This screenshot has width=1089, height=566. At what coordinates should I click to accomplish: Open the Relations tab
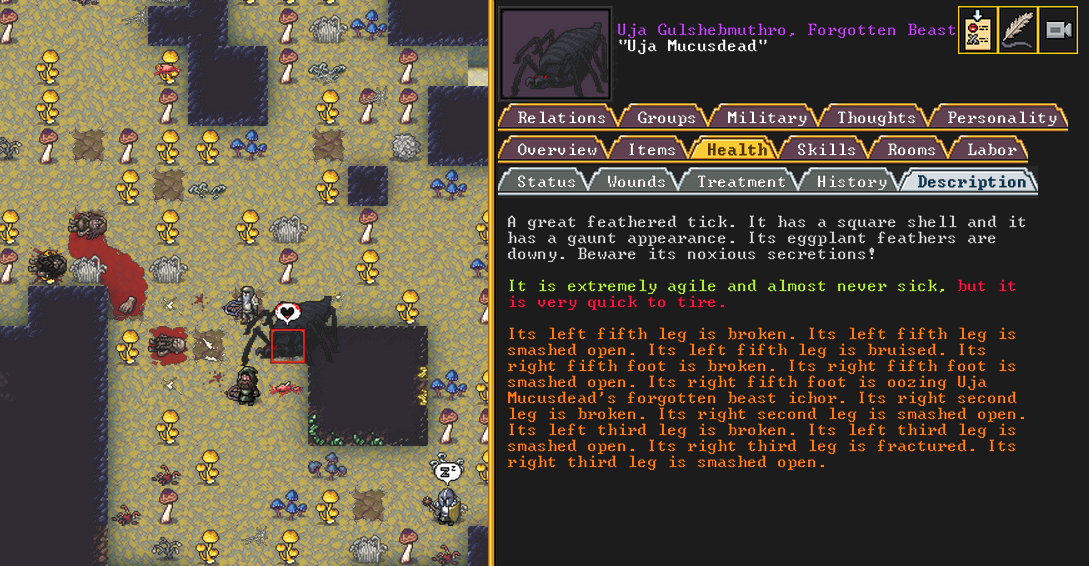pos(561,118)
